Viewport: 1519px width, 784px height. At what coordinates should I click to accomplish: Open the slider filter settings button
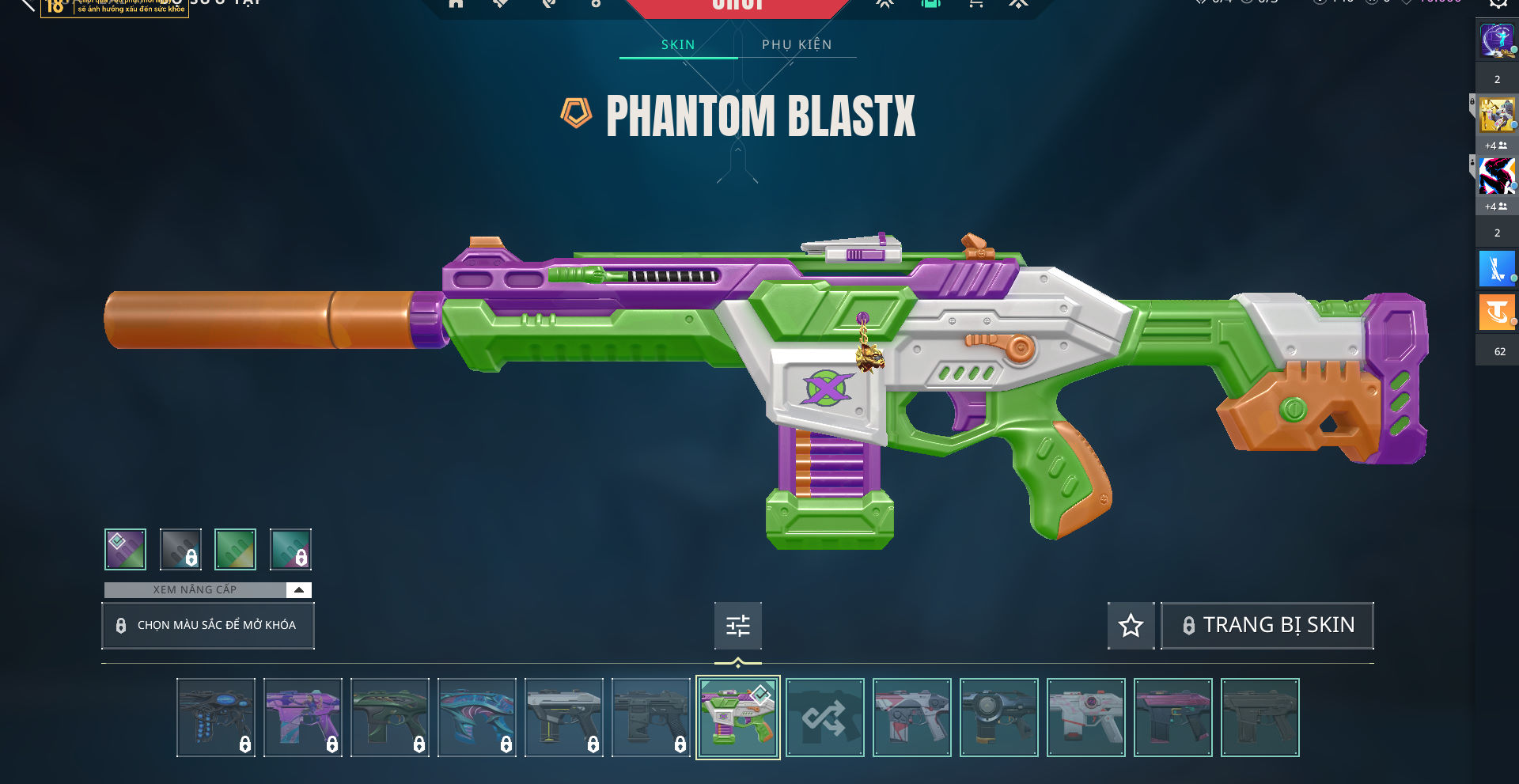tap(737, 626)
